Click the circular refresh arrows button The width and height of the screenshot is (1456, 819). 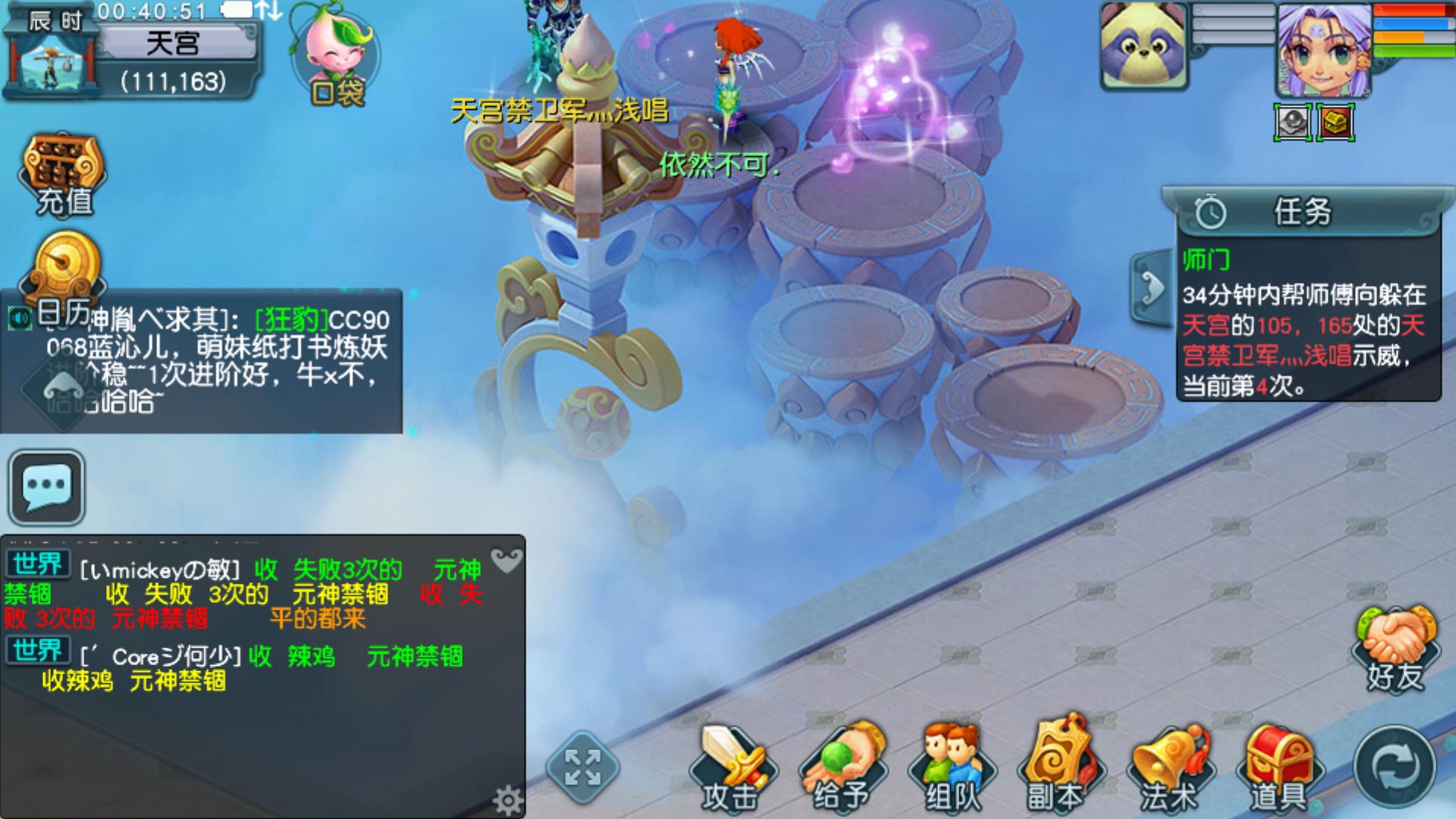1394,767
